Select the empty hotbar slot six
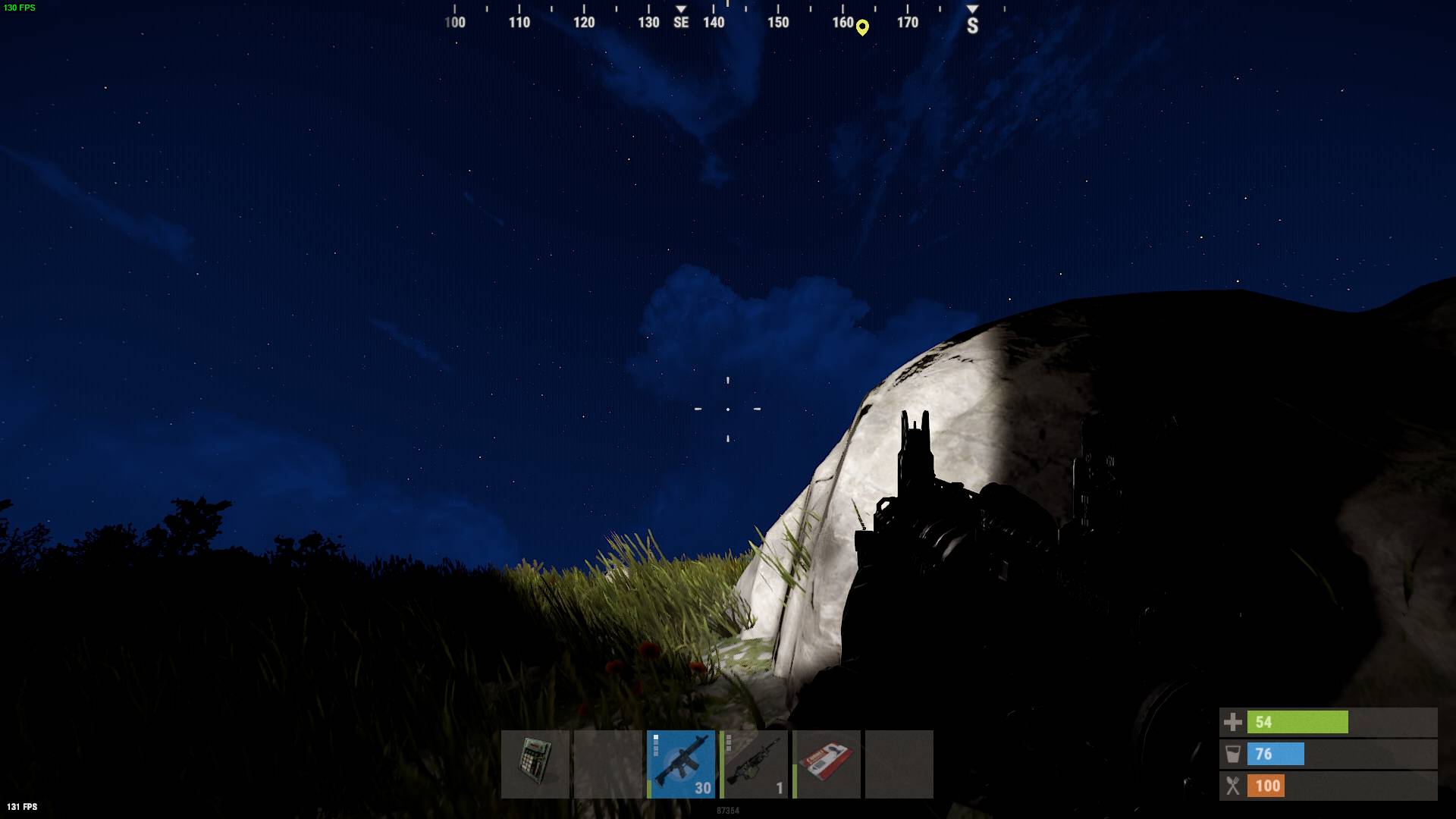This screenshot has width=1456, height=819. coord(899,764)
